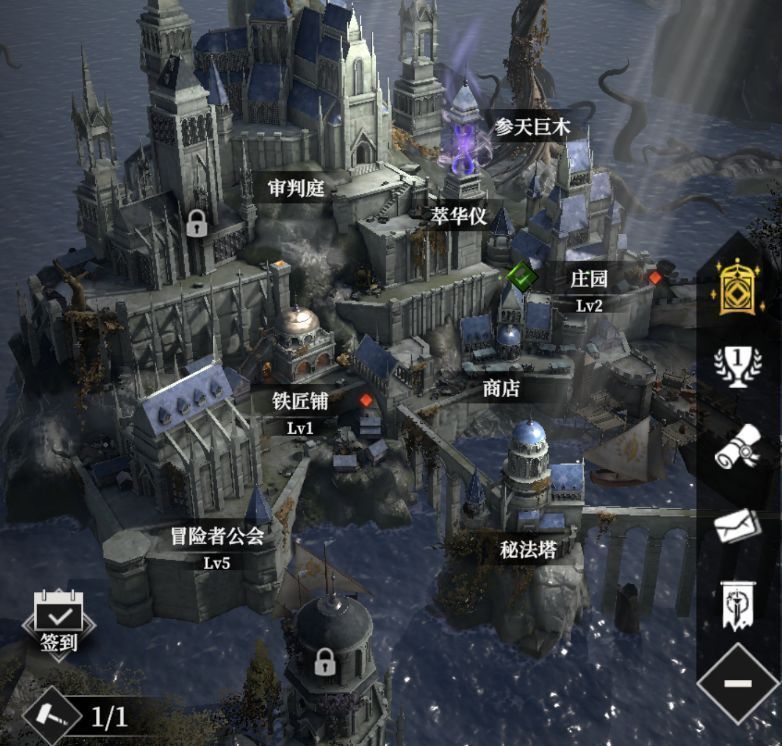Screen dimensions: 782x746
Task: Open the mail envelope icon
Action: pyautogui.click(x=738, y=525)
